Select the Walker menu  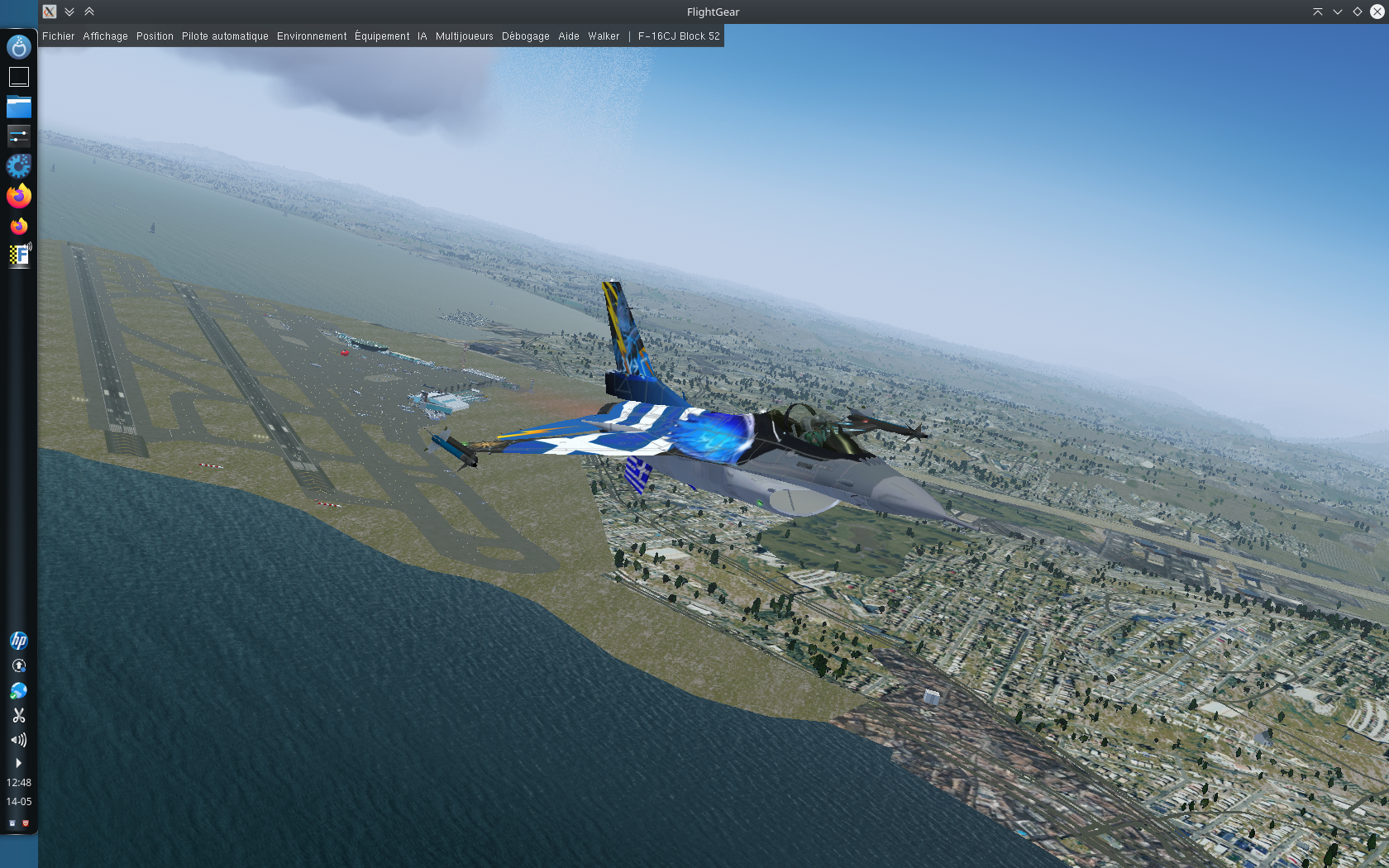point(604,36)
